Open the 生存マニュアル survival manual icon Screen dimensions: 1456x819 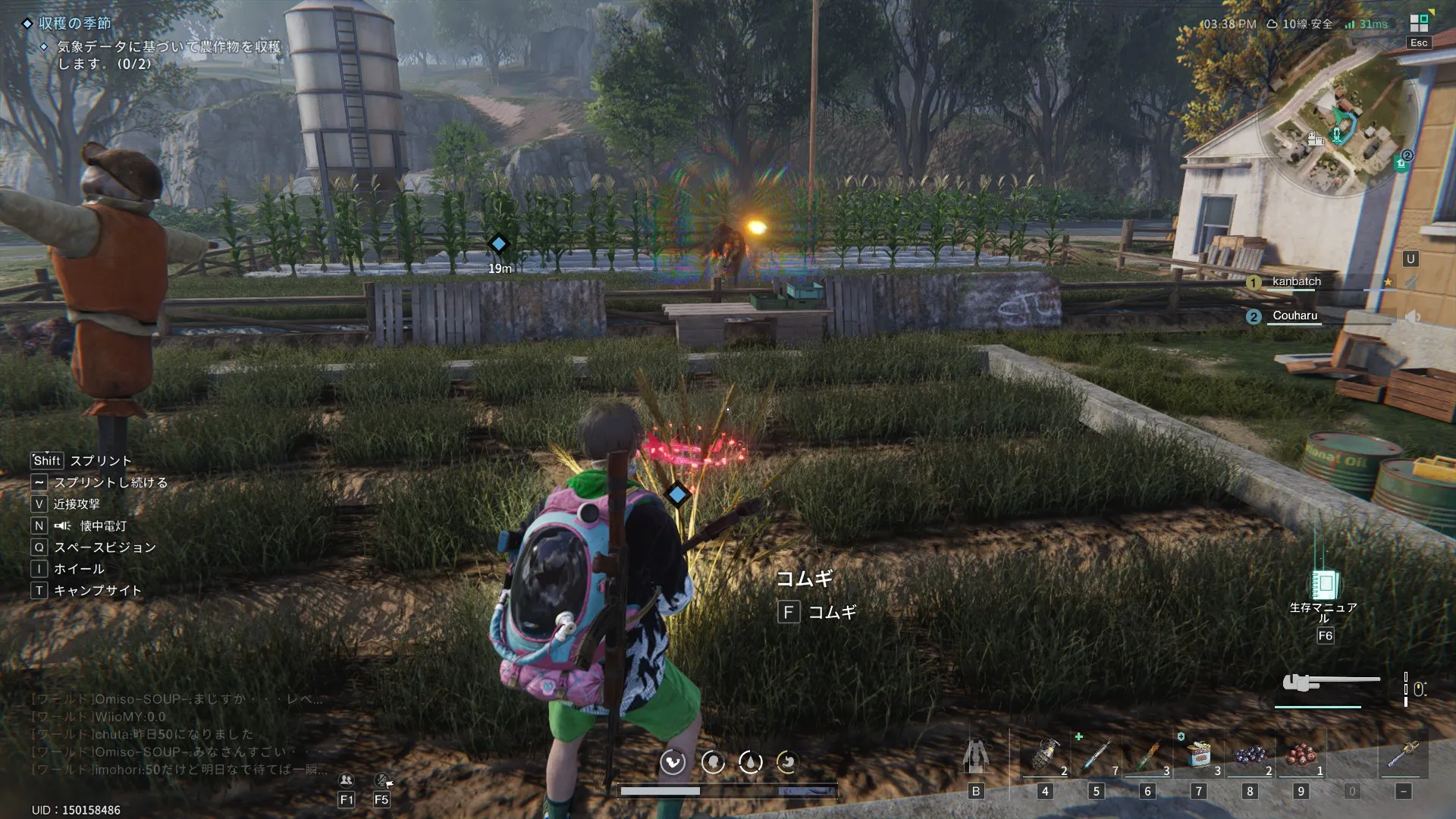(x=1324, y=585)
